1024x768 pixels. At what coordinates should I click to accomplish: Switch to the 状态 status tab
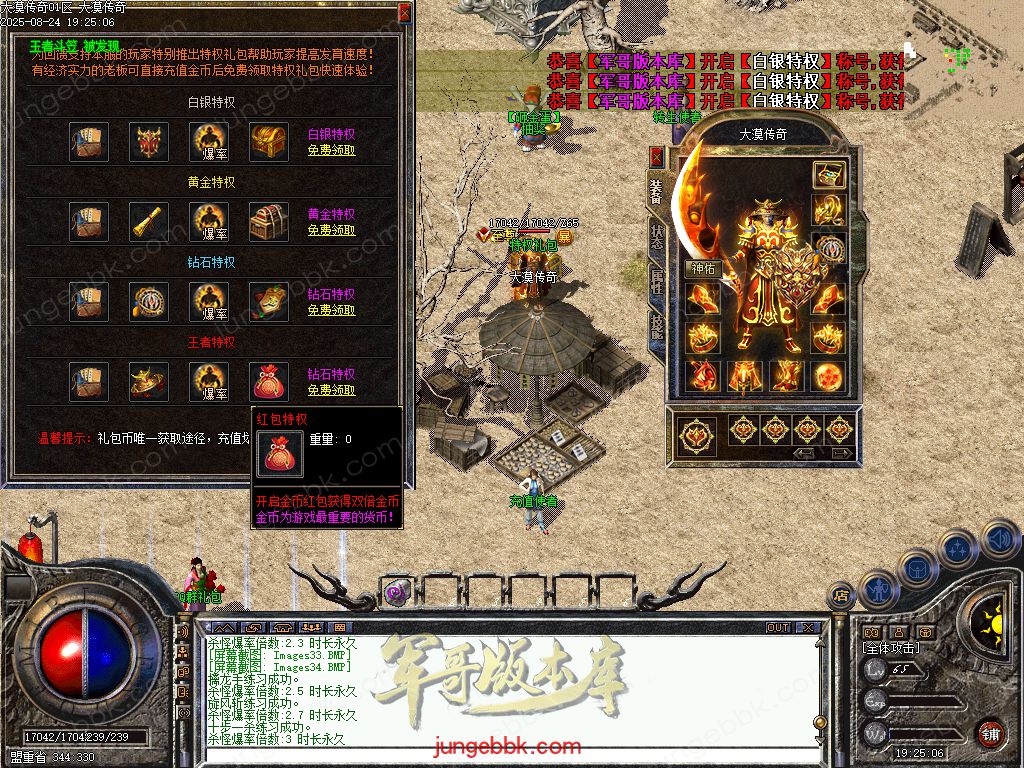click(656, 236)
